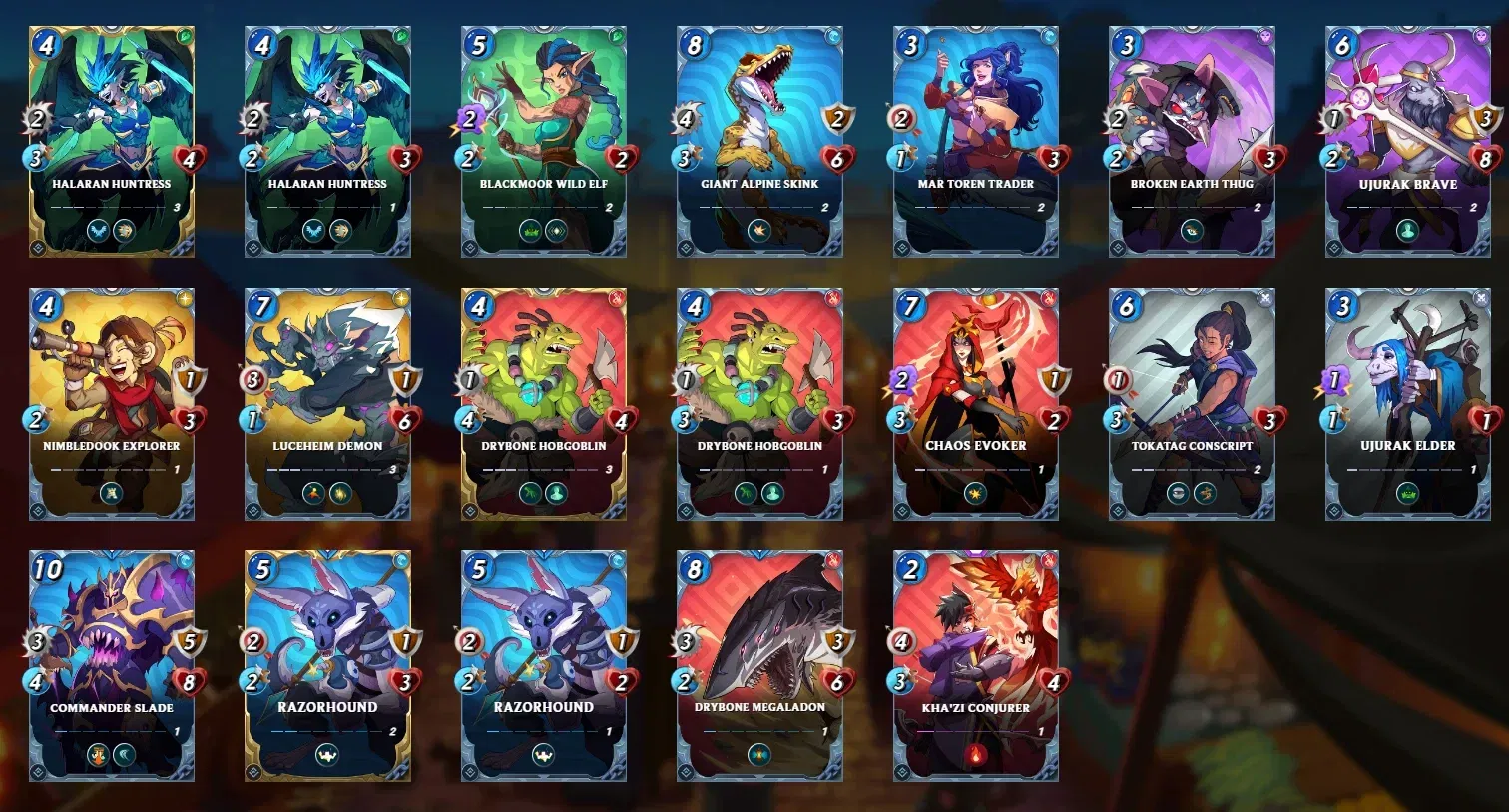1509x812 pixels.
Task: Pick the Blackmoor Wild Elf card
Action: pos(544,141)
